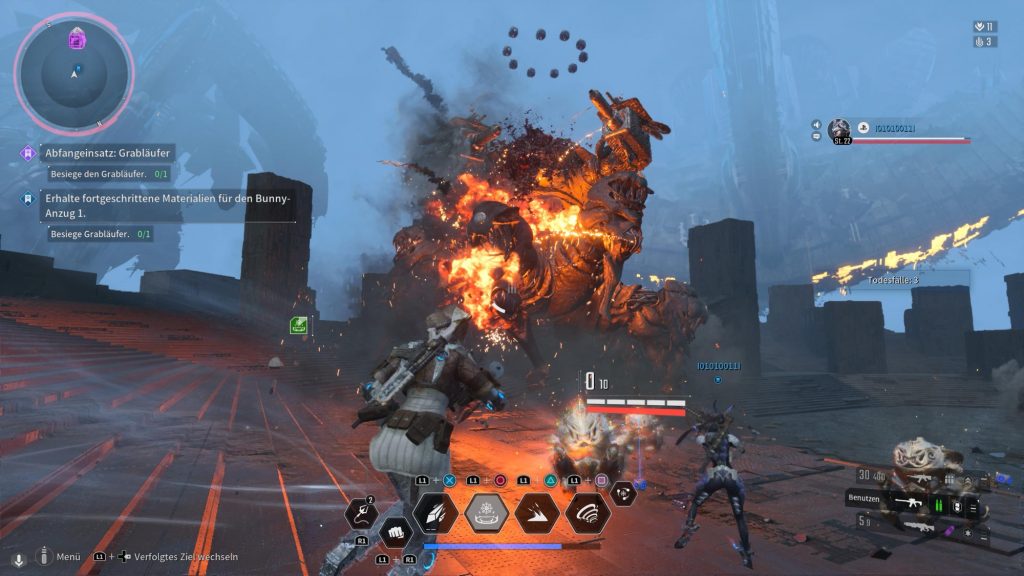Activate the whirlwind skill hexagon

pyautogui.click(x=588, y=513)
